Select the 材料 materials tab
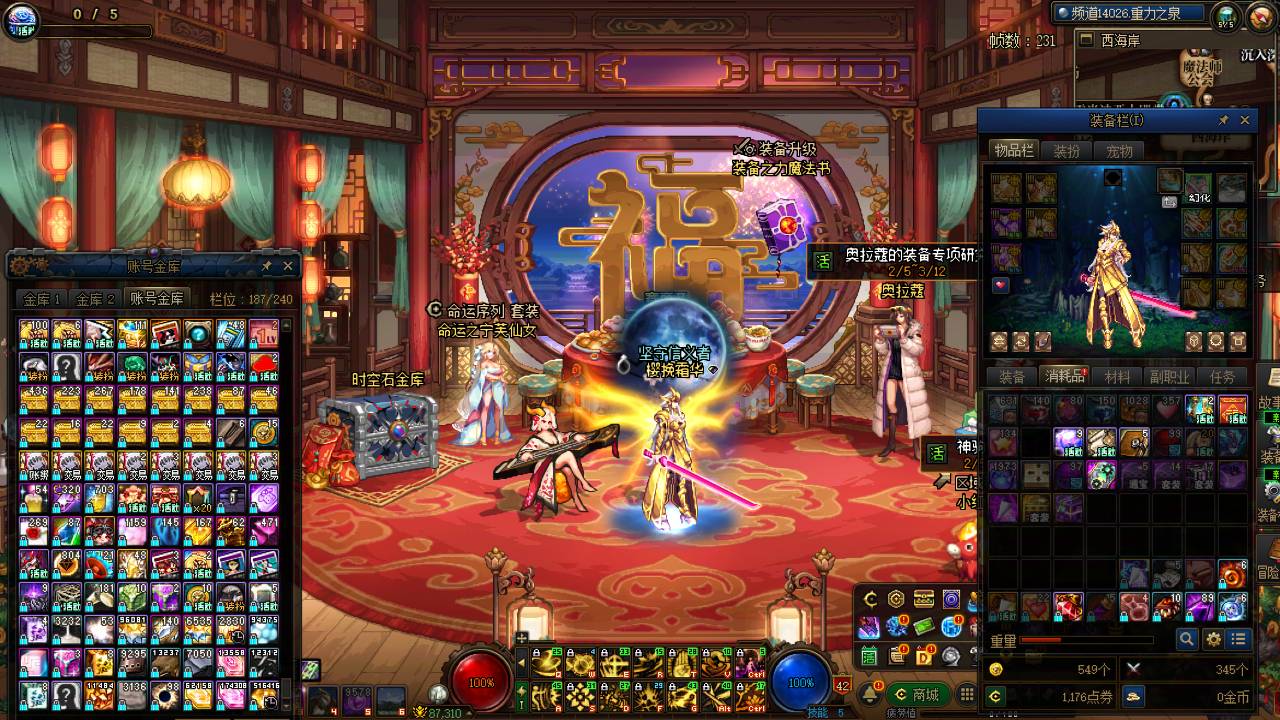Screen dimensions: 1280x720 (x=1117, y=377)
